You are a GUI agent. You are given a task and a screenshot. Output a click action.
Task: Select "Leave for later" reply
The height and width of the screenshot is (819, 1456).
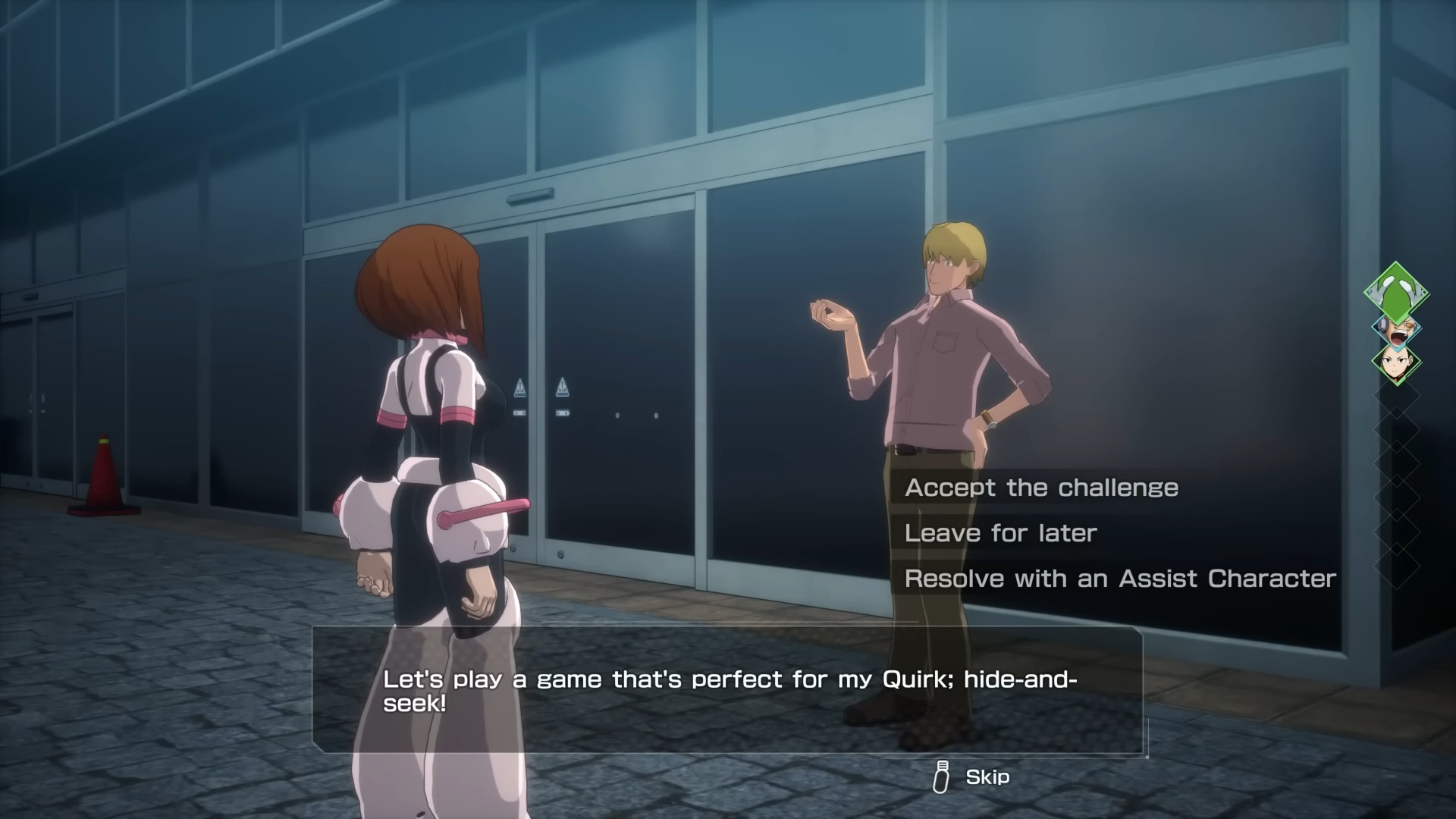tap(1000, 533)
